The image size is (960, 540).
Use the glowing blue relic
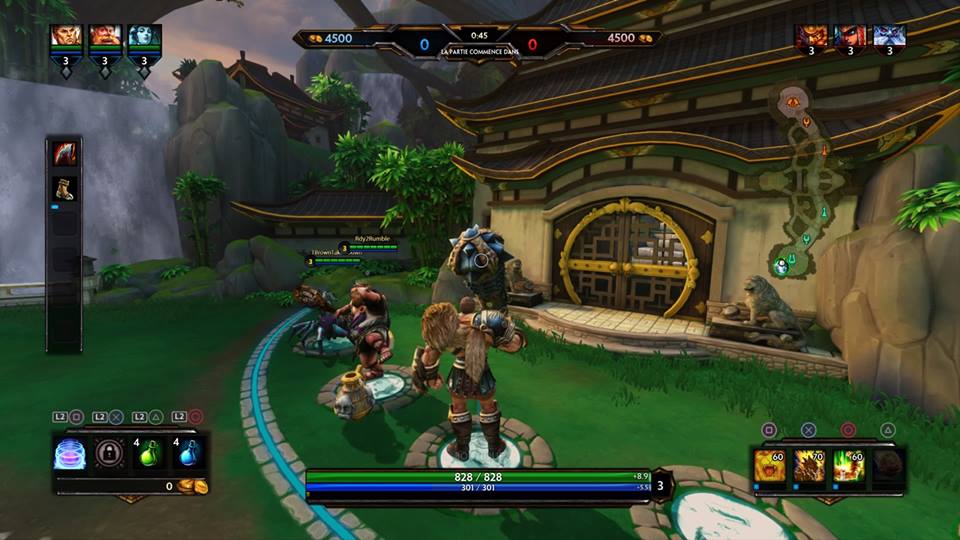click(69, 453)
